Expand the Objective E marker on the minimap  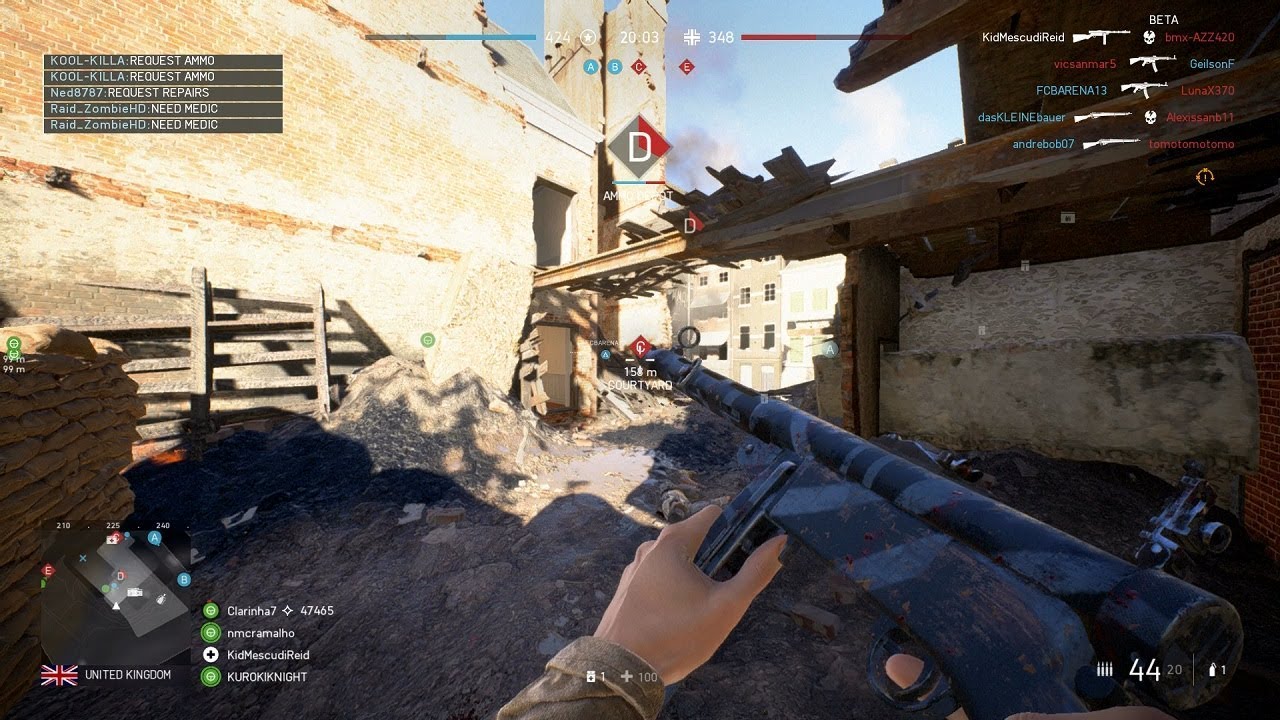coord(48,570)
